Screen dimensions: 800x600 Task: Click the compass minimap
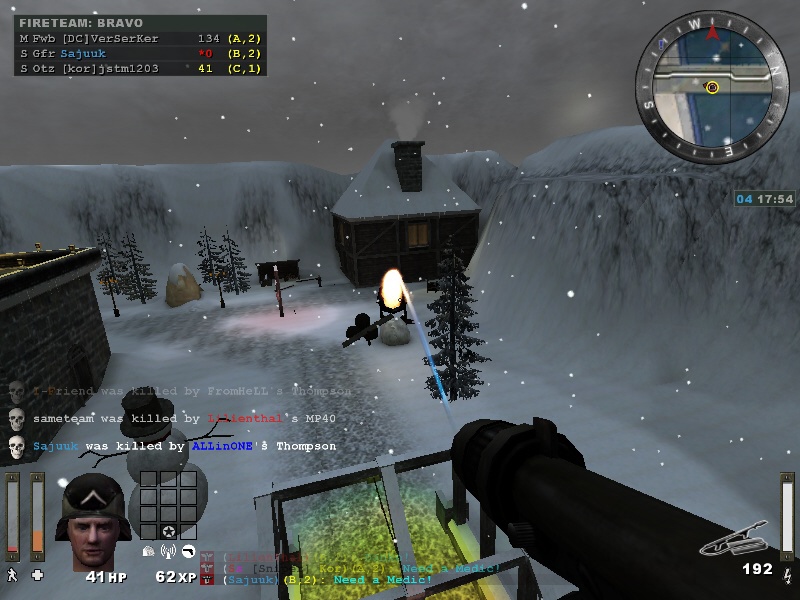pyautogui.click(x=713, y=86)
